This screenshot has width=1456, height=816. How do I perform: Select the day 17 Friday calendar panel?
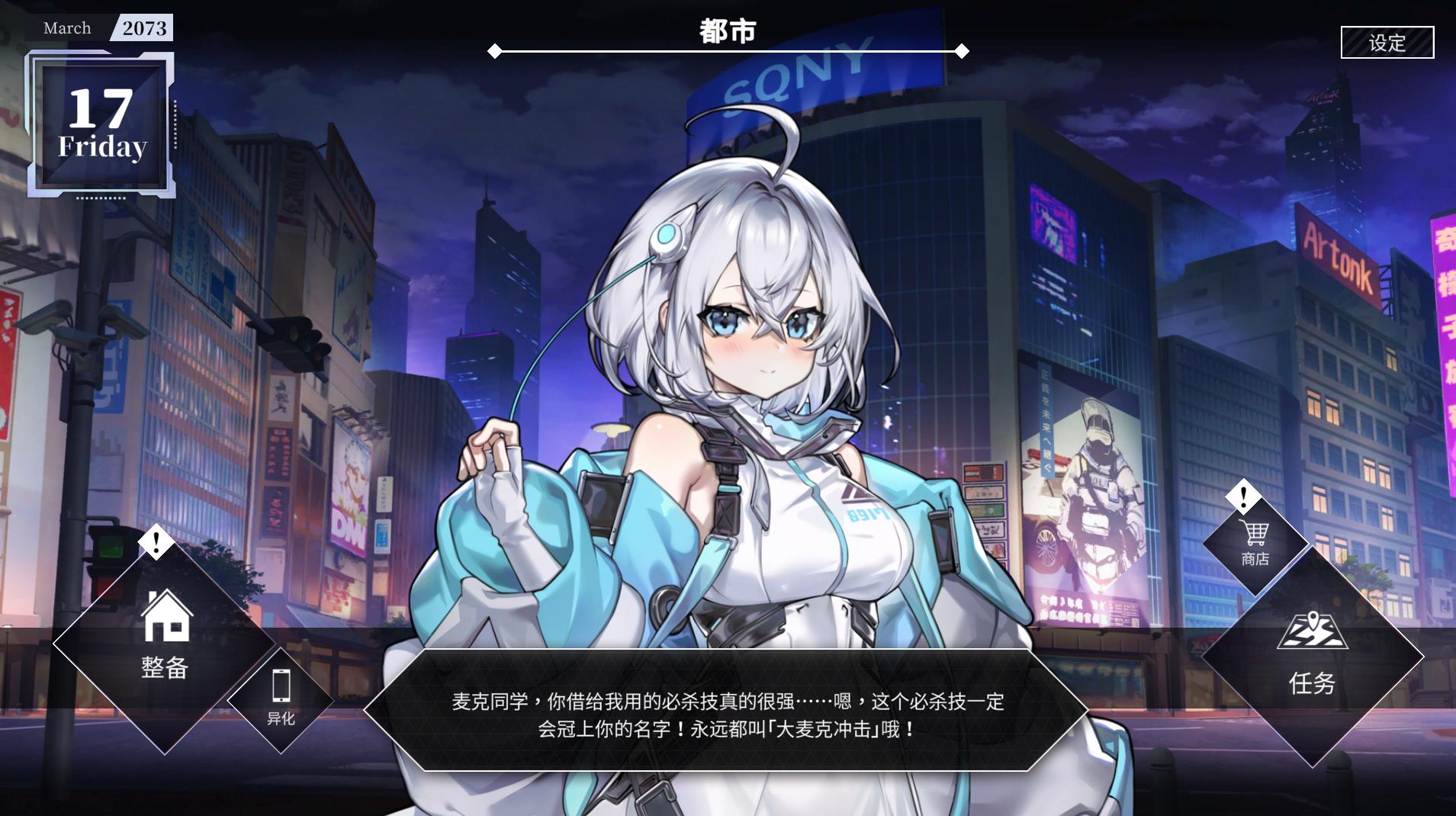coord(101,124)
